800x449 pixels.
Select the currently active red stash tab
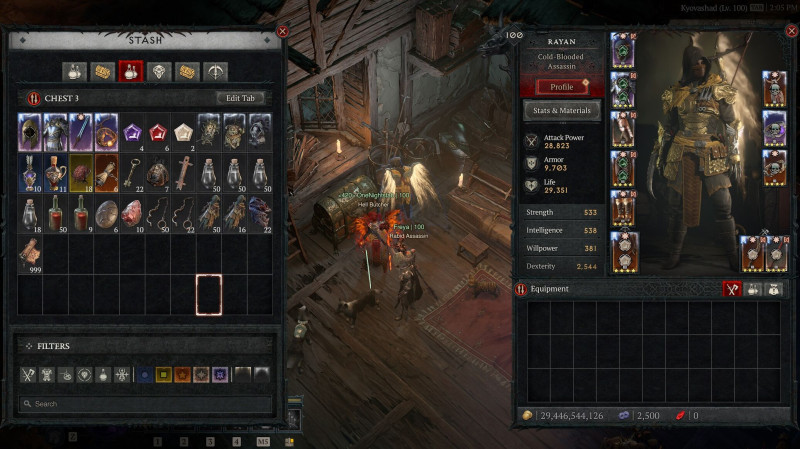130,71
